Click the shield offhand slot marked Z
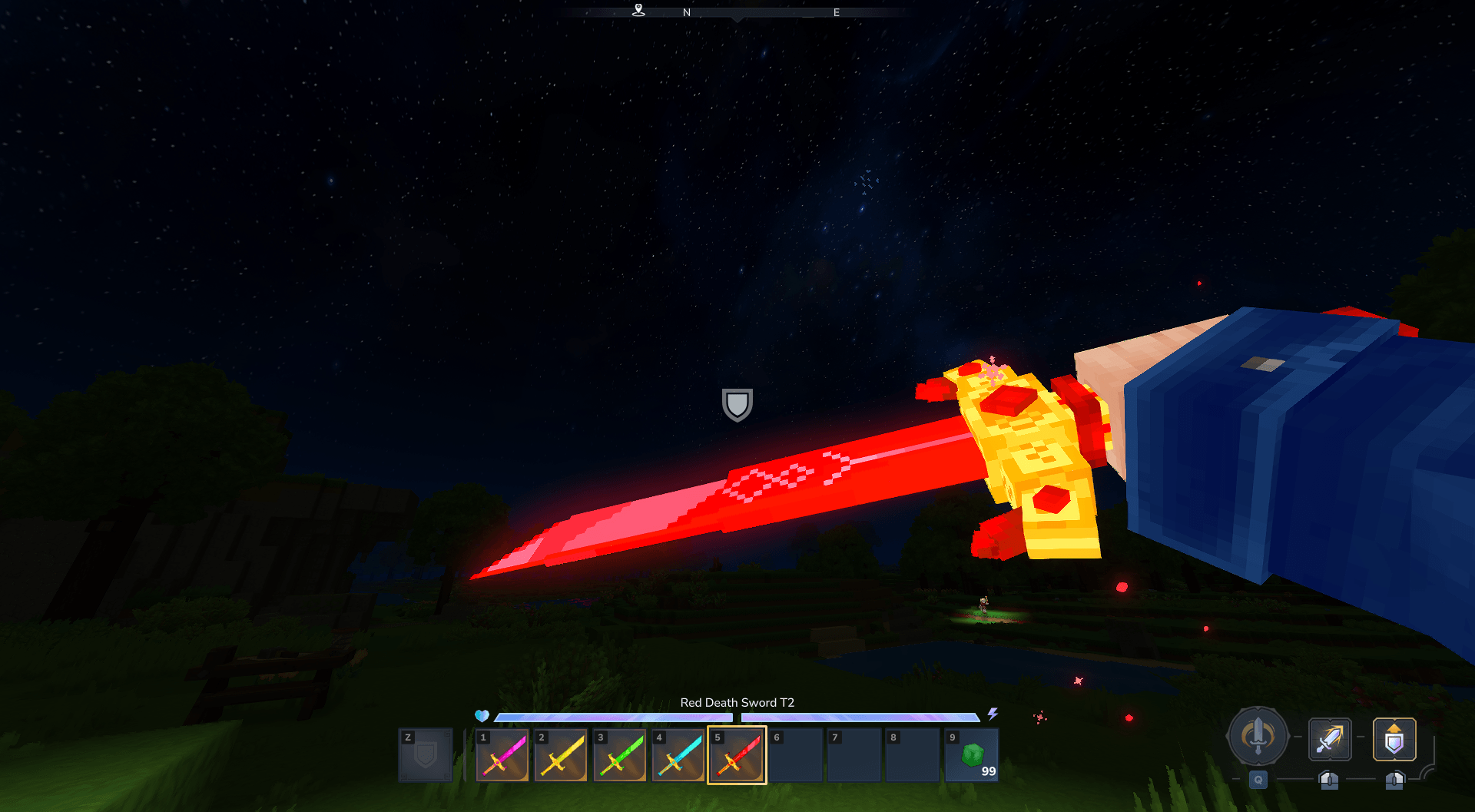 click(x=426, y=755)
